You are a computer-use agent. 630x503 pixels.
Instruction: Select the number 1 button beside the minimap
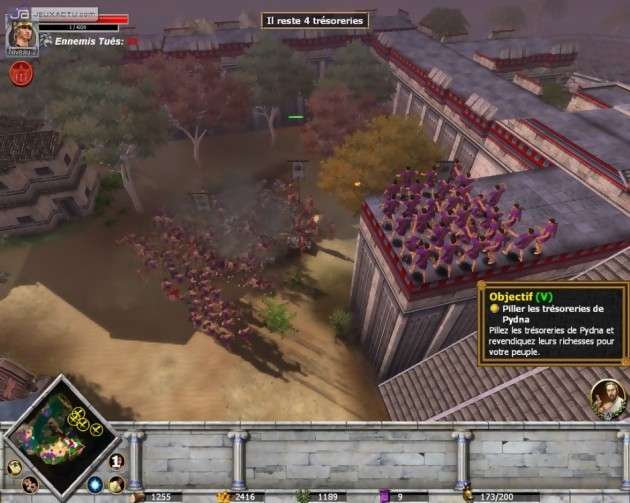pyautogui.click(x=116, y=461)
